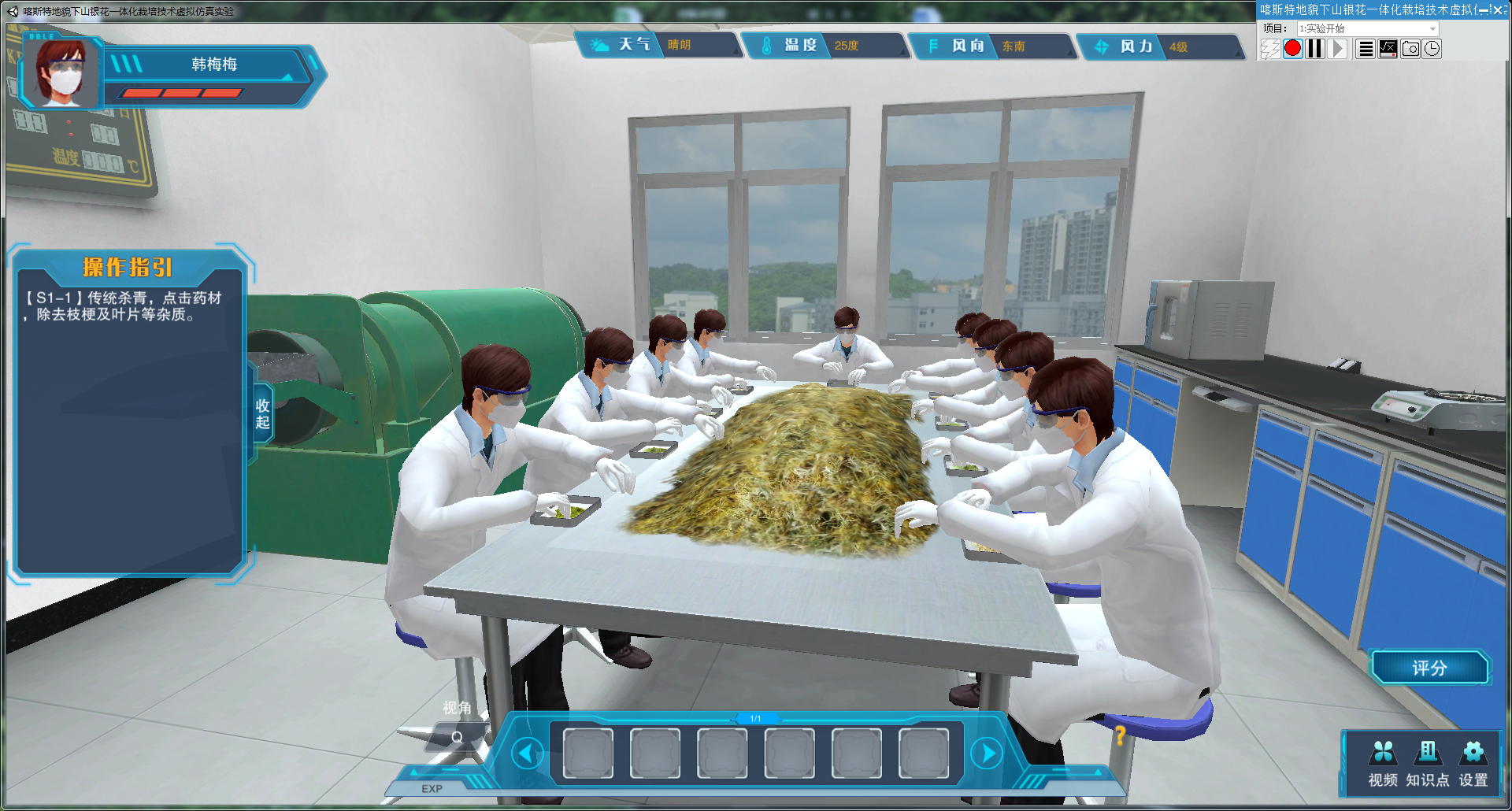Show the 知识点 knowledge points

tap(1428, 763)
